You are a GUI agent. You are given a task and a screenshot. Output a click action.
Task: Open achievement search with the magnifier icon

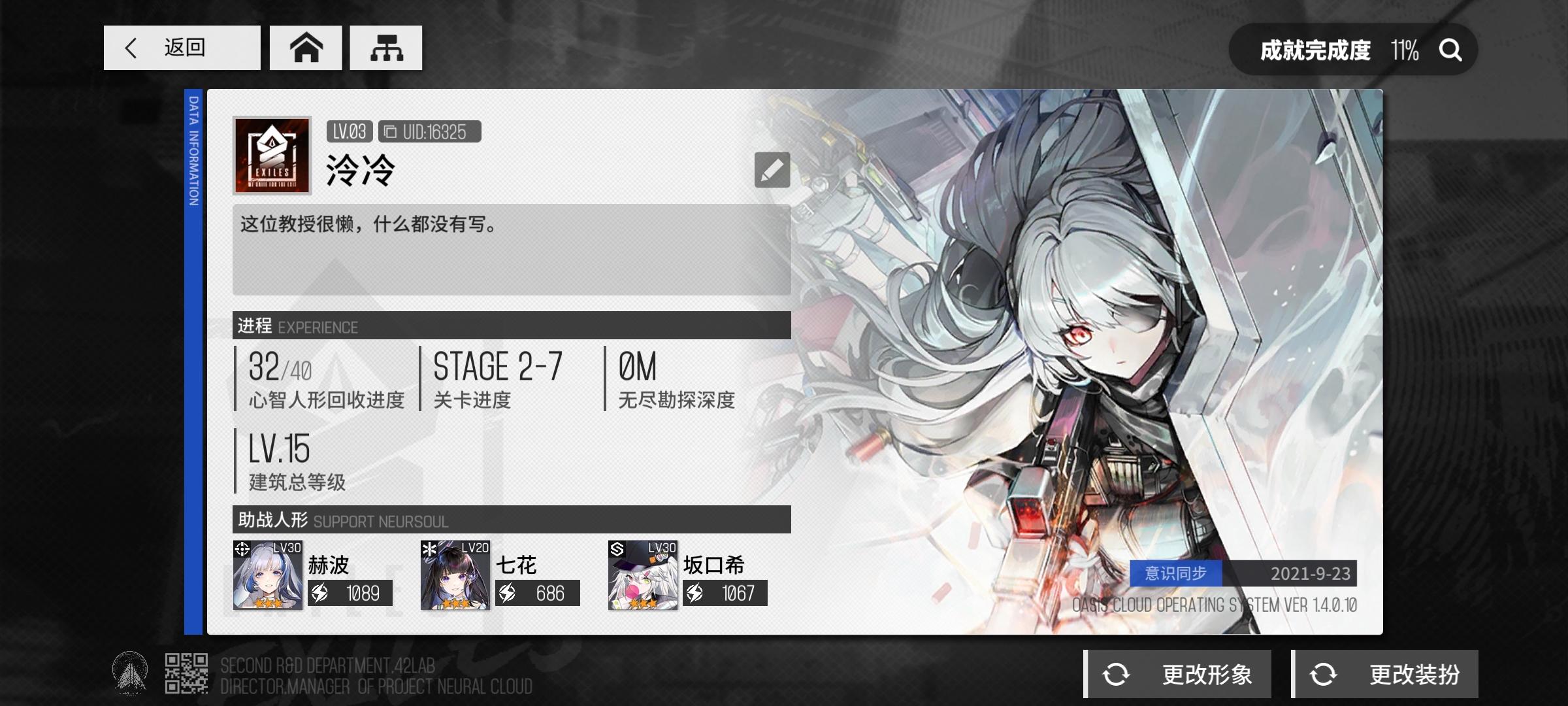(x=1450, y=49)
